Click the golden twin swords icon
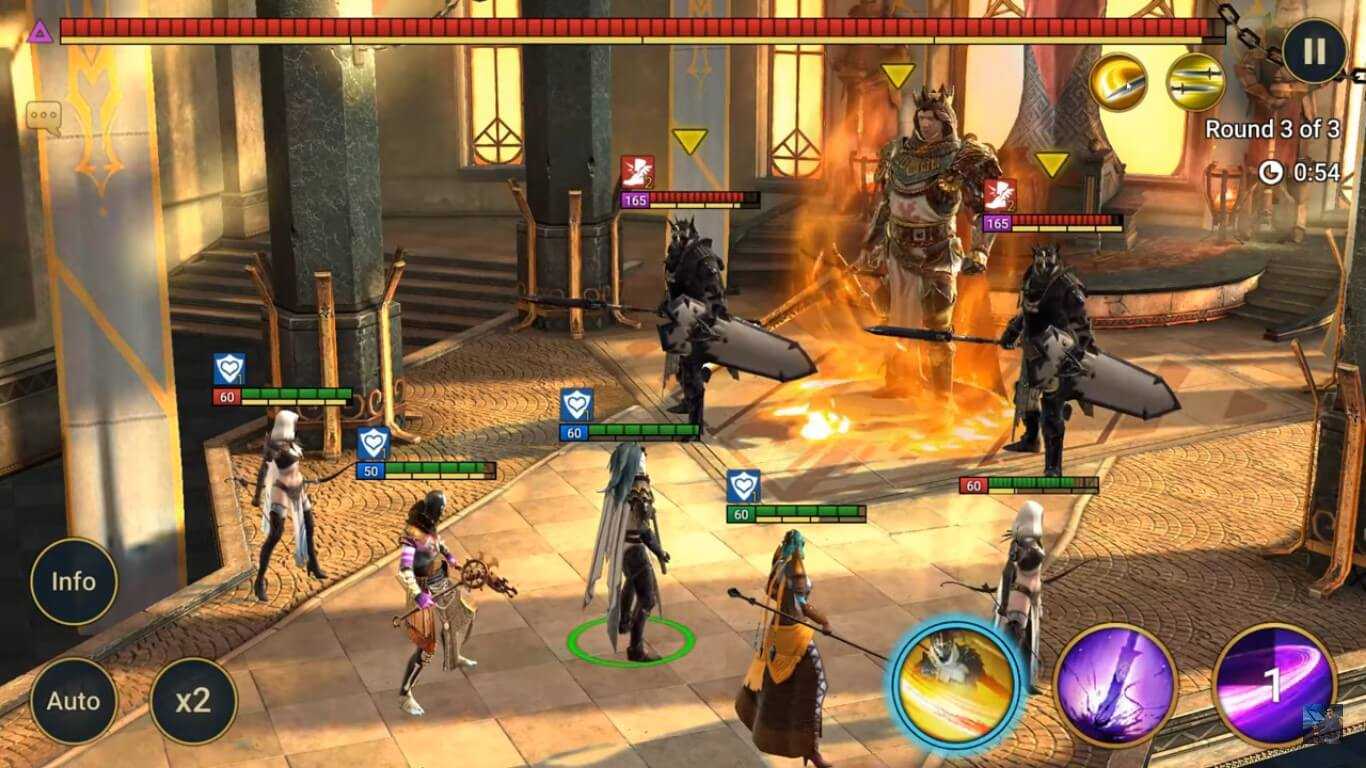Image resolution: width=1366 pixels, height=768 pixels. click(x=1195, y=81)
